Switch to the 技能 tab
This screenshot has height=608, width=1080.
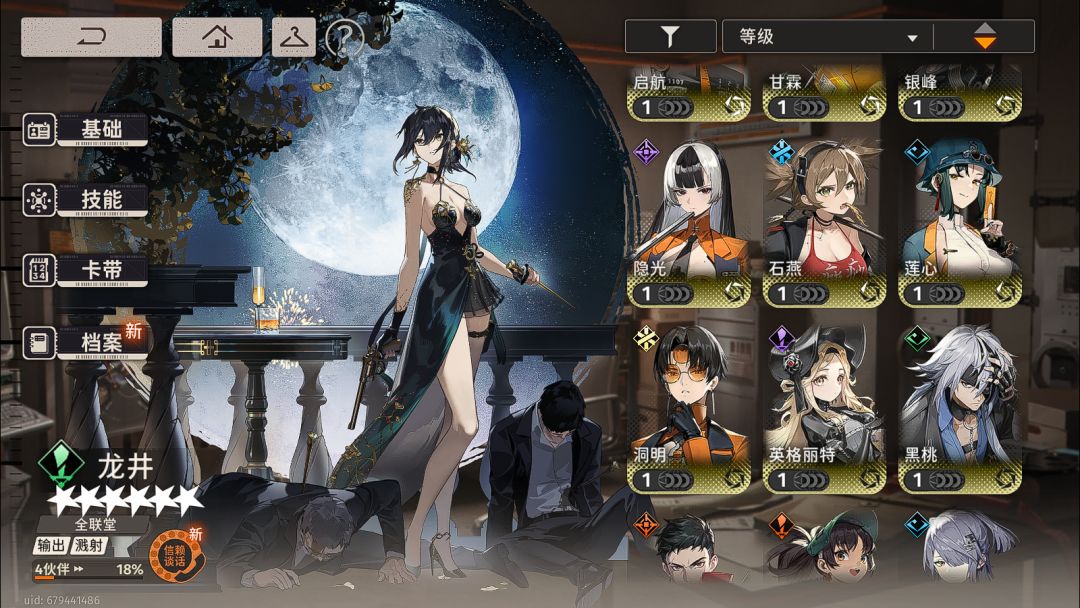tap(100, 200)
